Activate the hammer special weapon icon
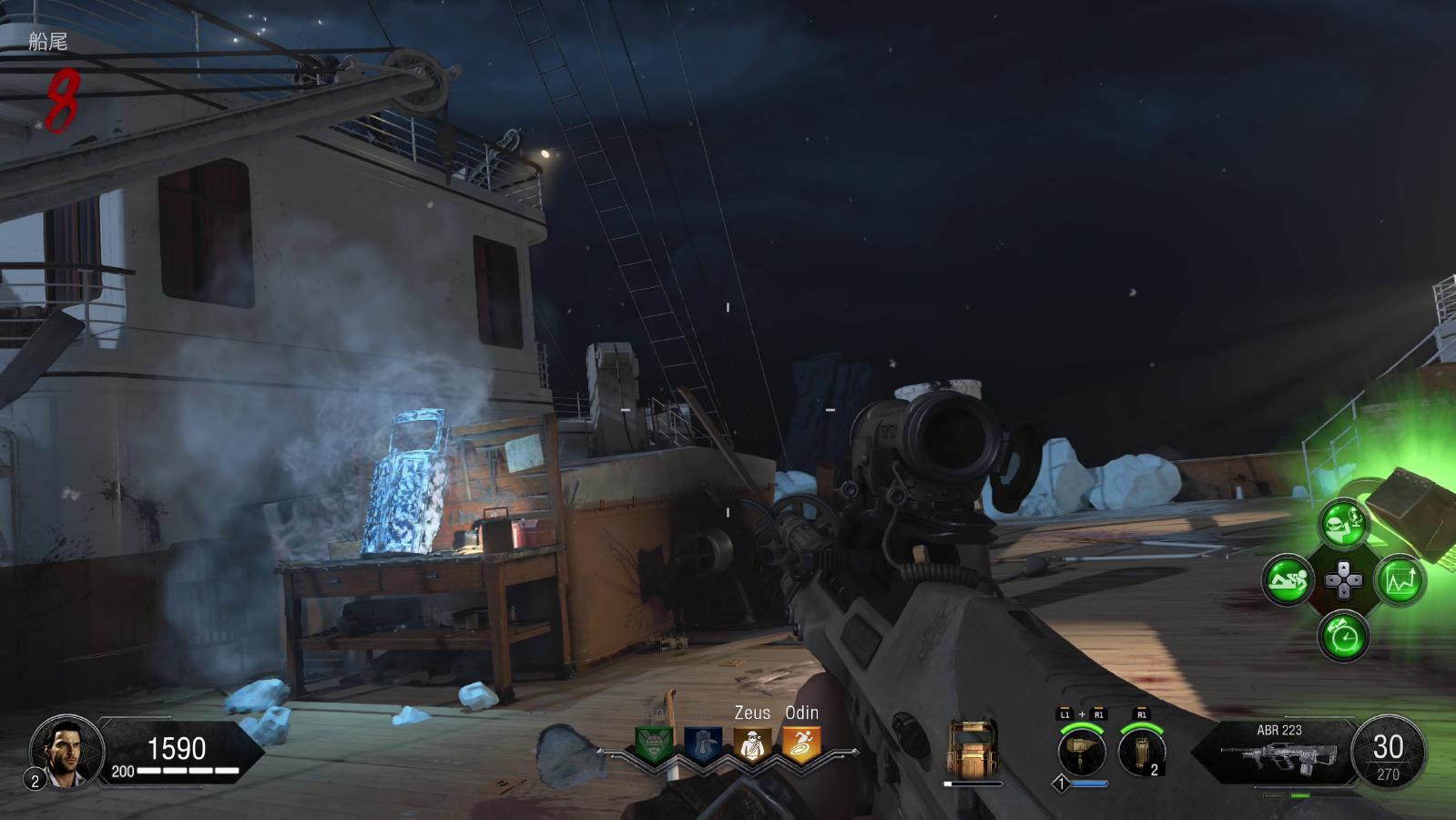 pos(1082,752)
